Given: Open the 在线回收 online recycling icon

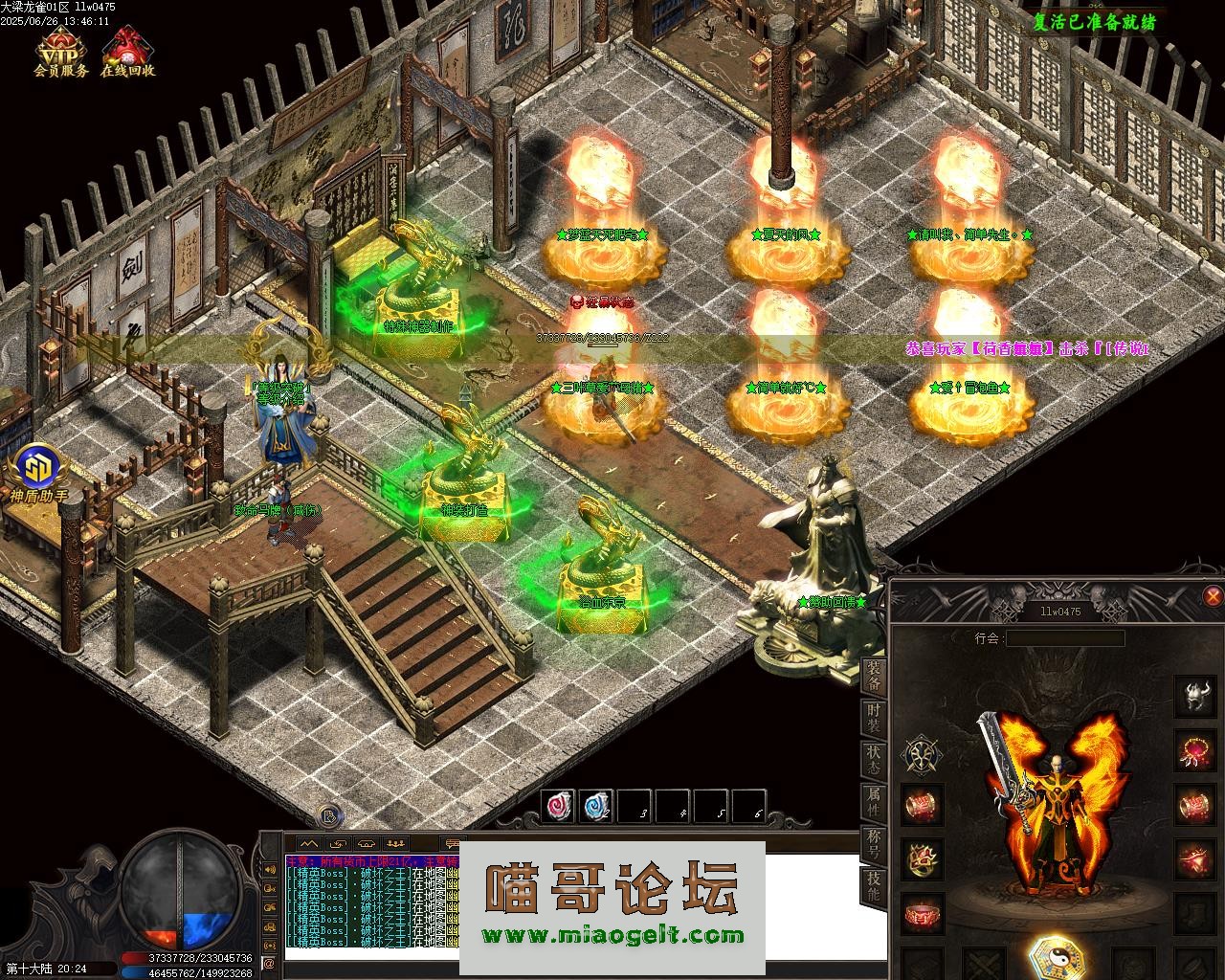Looking at the screenshot, I should tap(126, 51).
